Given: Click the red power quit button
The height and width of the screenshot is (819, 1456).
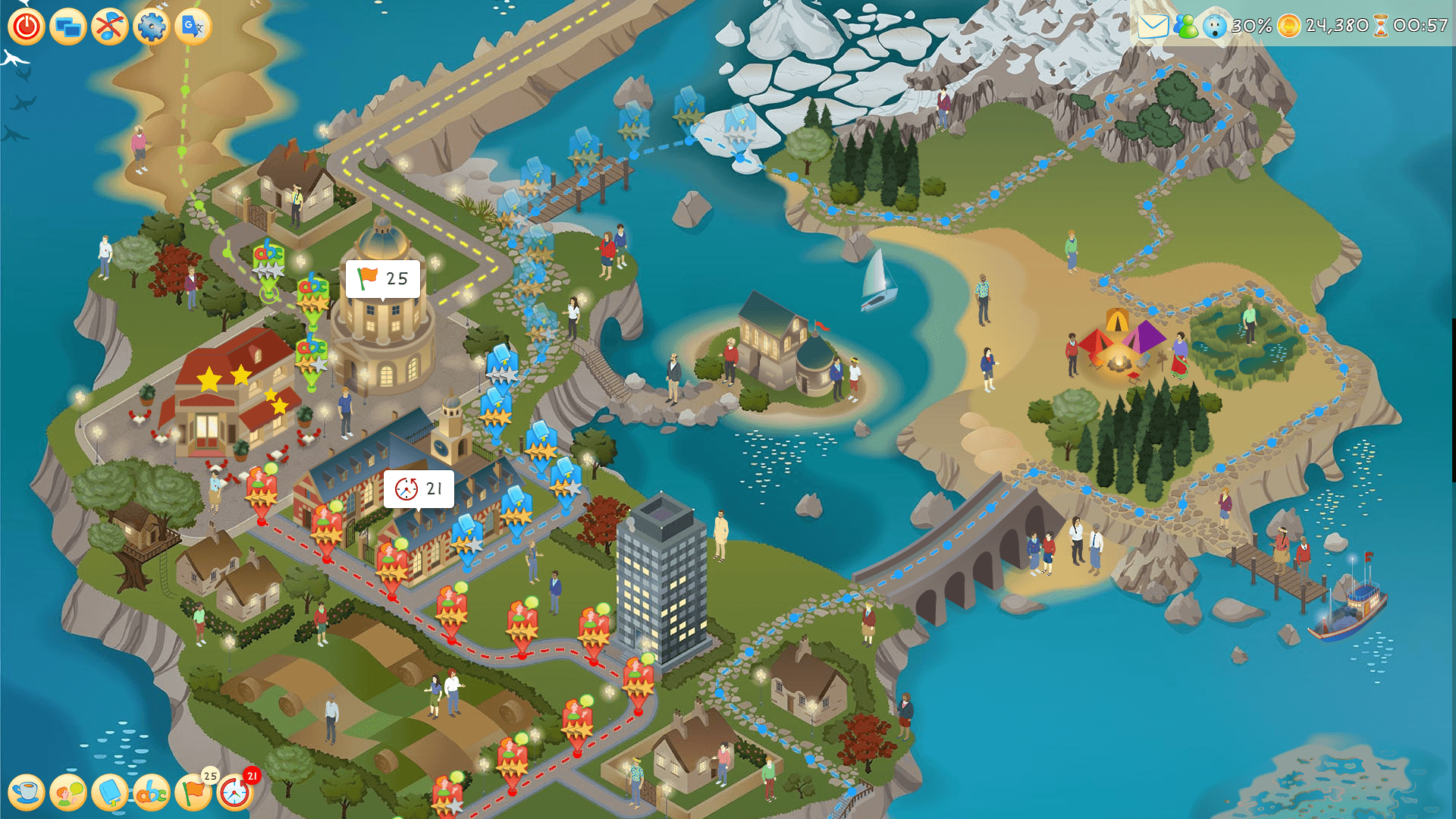Looking at the screenshot, I should (x=27, y=27).
